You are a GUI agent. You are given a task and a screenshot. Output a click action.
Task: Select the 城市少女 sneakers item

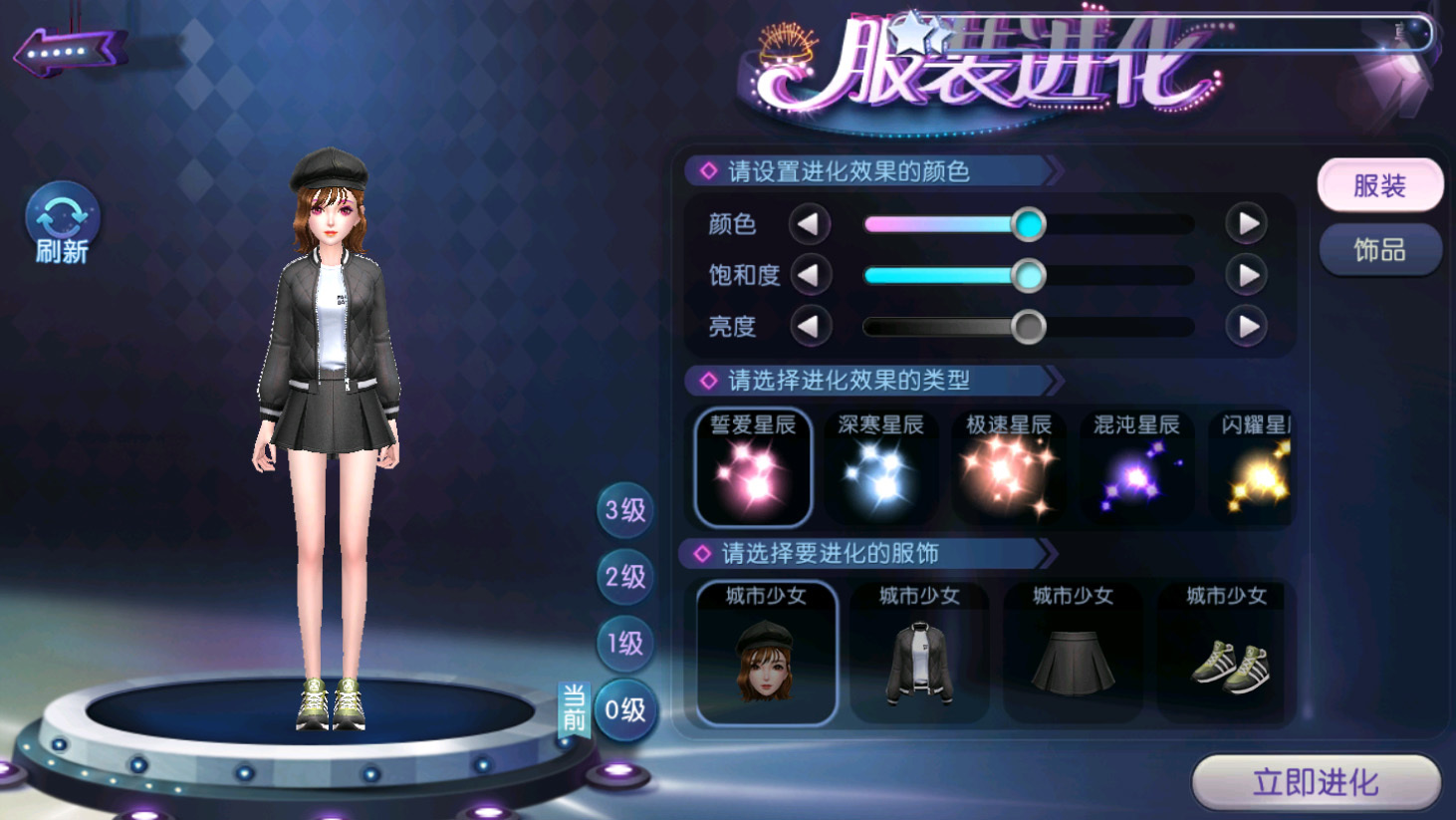[1227, 653]
